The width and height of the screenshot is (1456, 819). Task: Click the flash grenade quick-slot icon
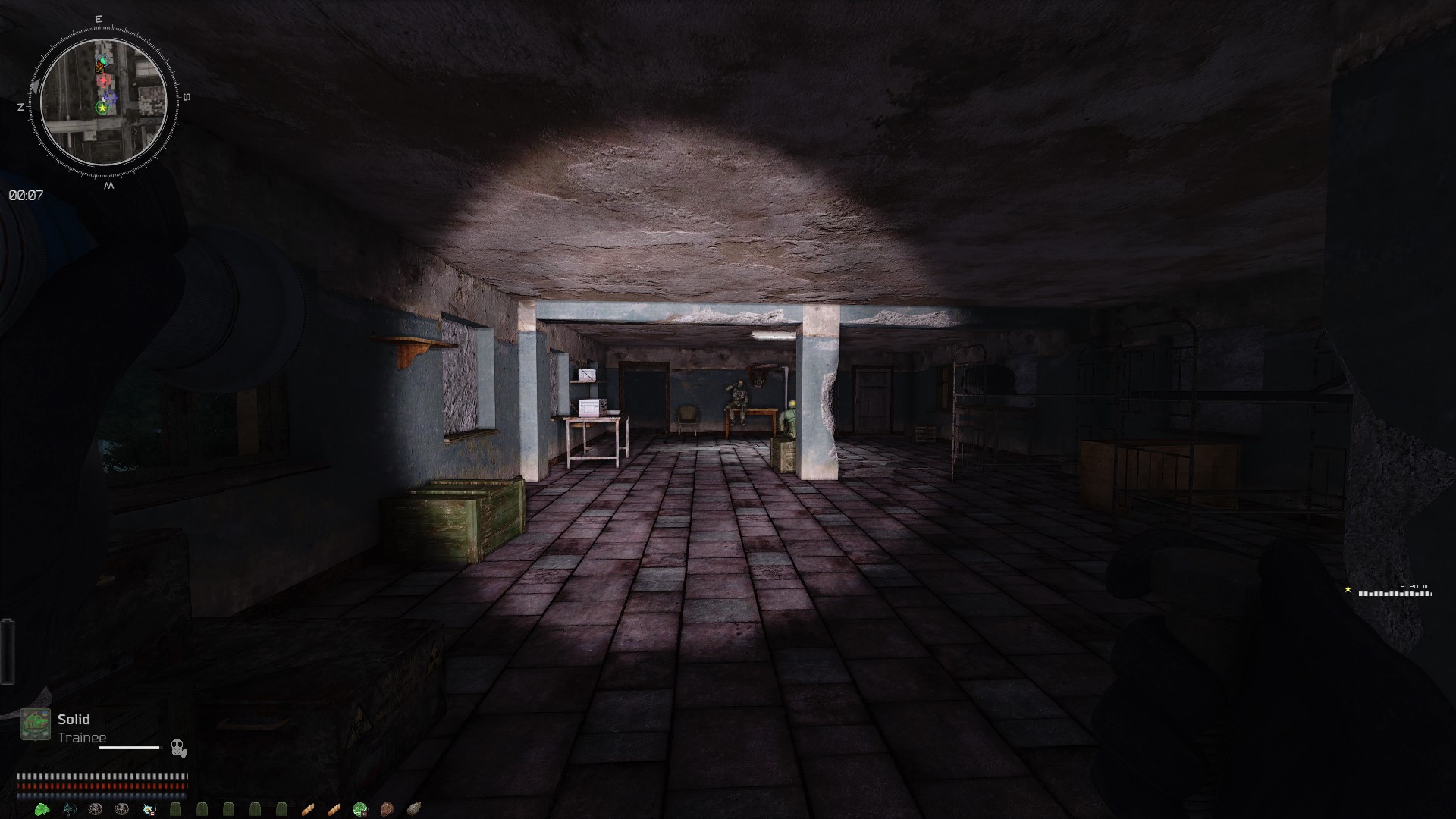[x=147, y=808]
